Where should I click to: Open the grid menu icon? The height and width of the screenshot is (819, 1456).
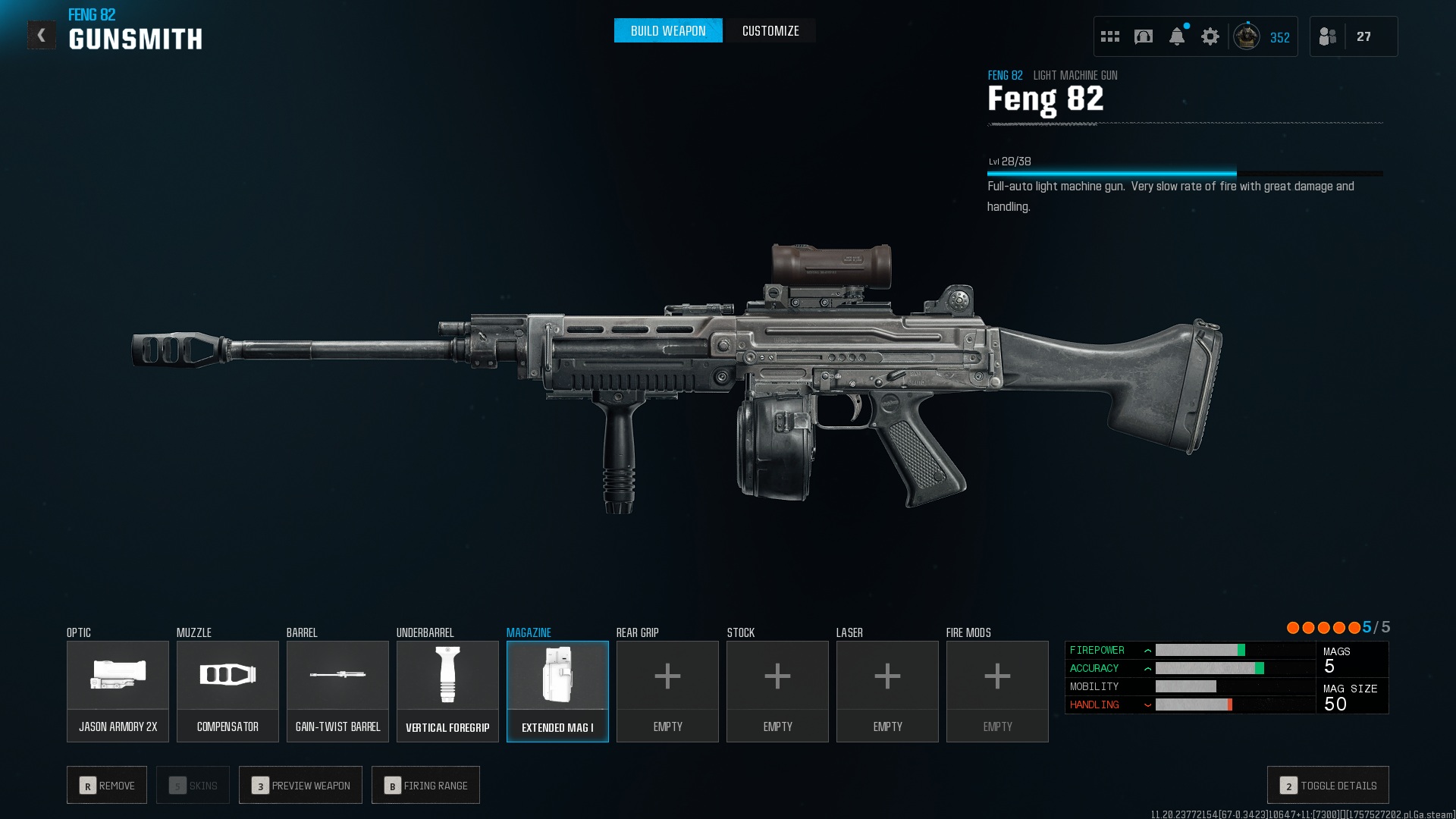pyautogui.click(x=1110, y=36)
